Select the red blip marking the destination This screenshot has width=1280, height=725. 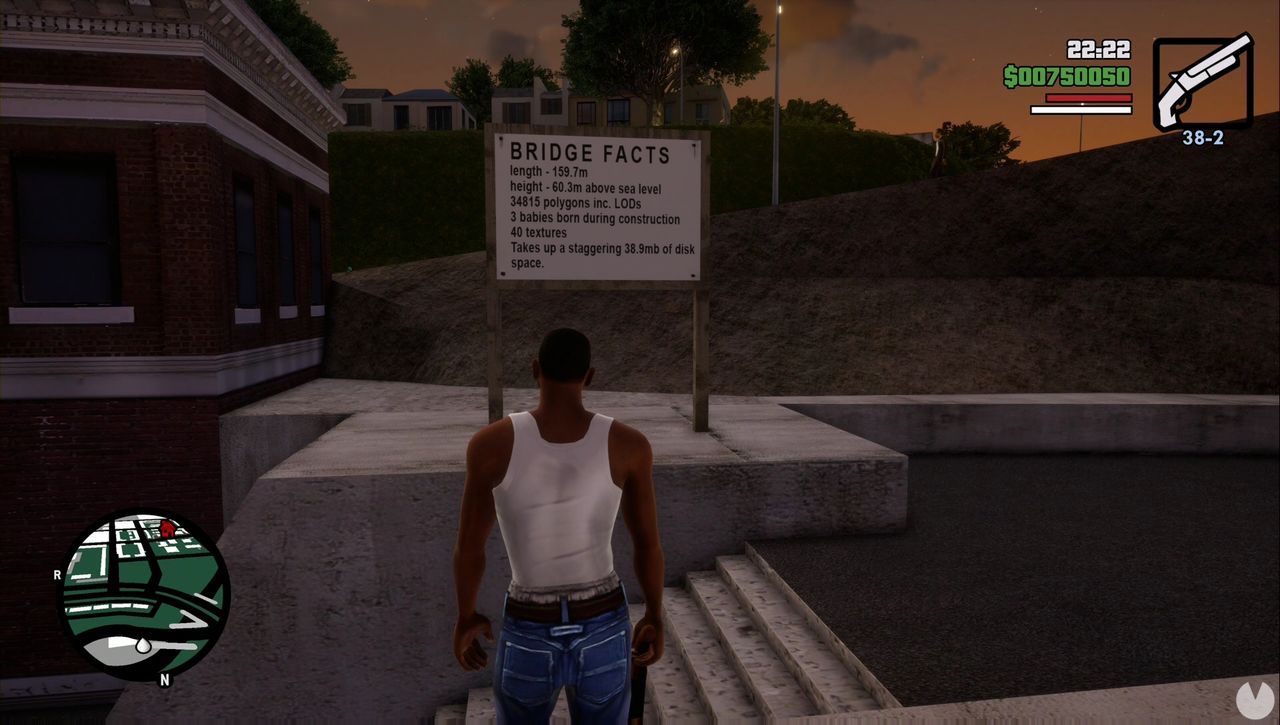(x=170, y=530)
